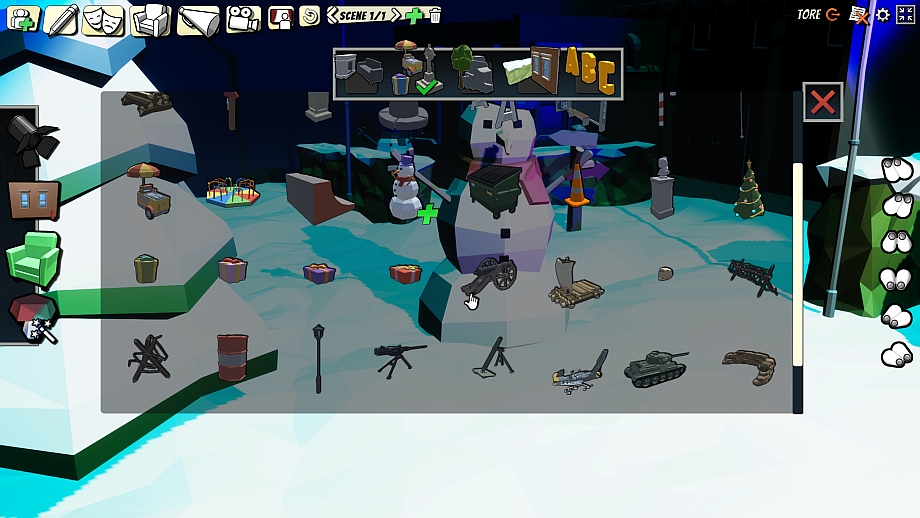Pick the red oil barrel prop

232,357
